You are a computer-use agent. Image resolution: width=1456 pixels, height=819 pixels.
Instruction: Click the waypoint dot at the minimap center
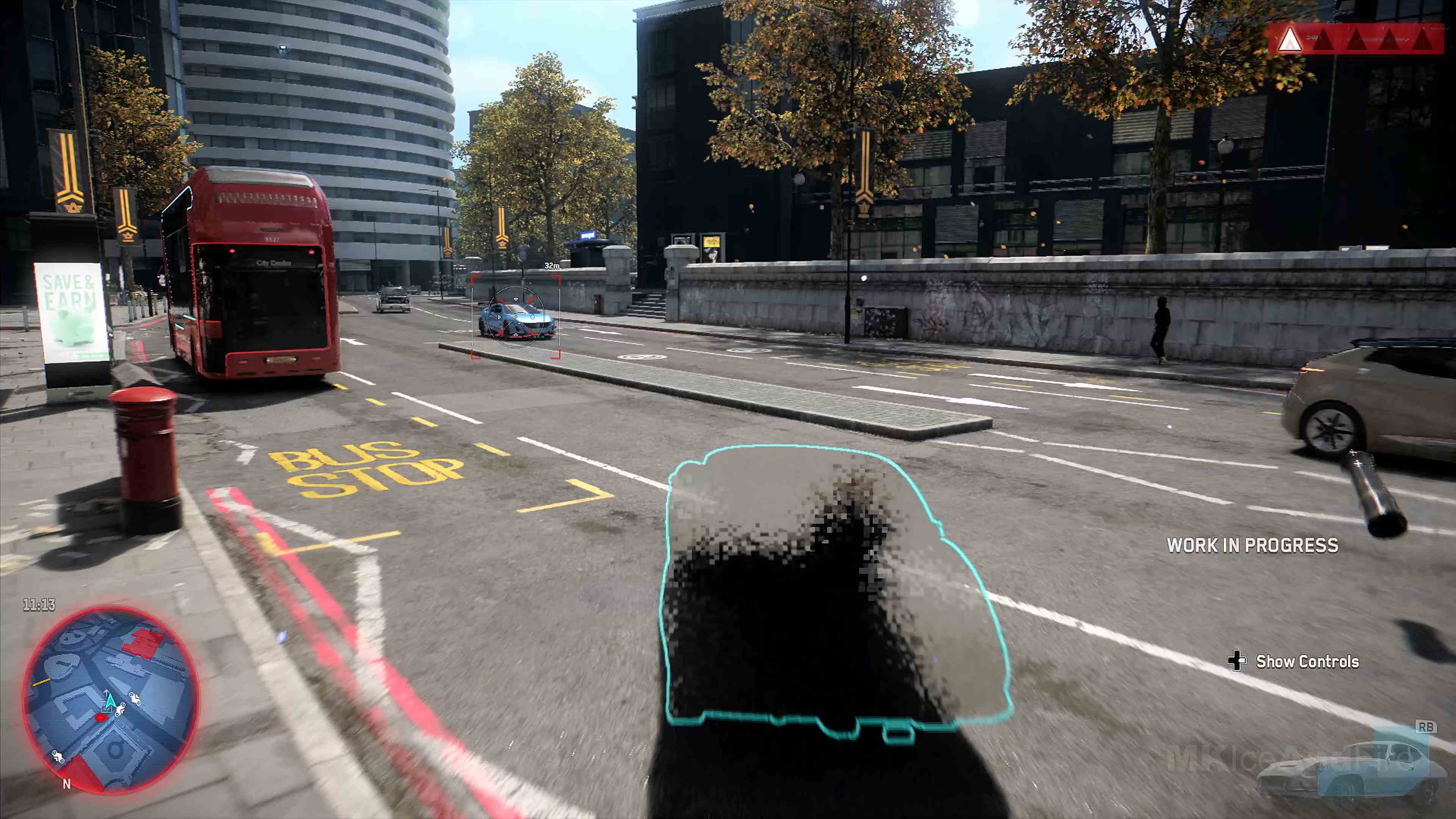(x=101, y=718)
